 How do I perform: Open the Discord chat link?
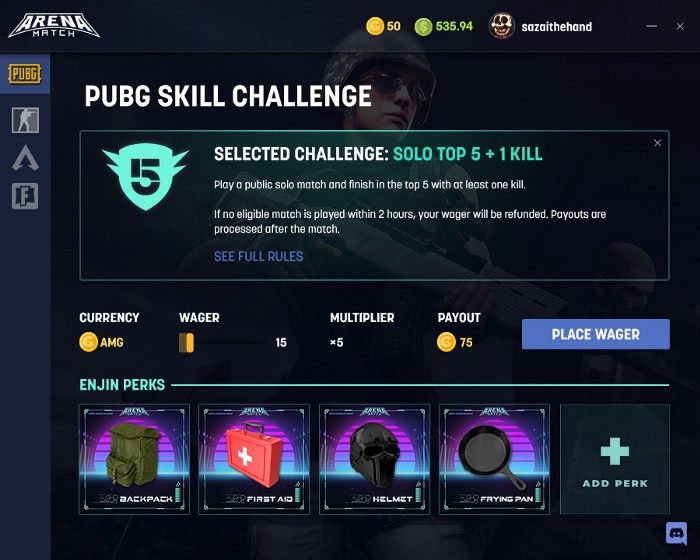click(x=676, y=532)
